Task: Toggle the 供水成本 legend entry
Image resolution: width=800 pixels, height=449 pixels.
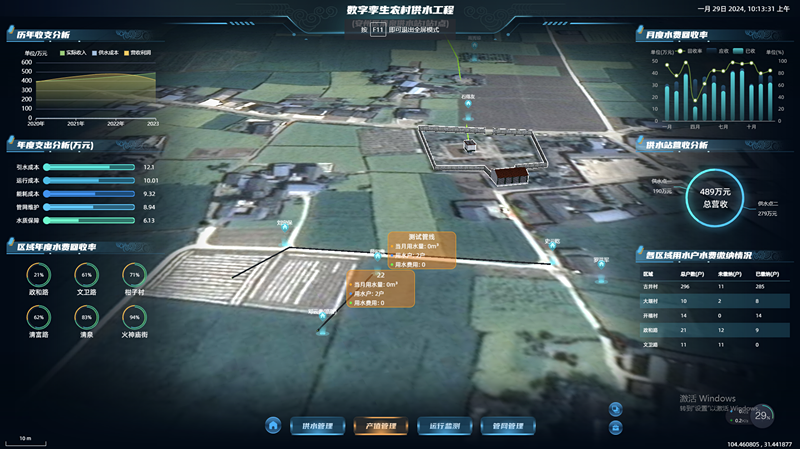Action: point(103,51)
